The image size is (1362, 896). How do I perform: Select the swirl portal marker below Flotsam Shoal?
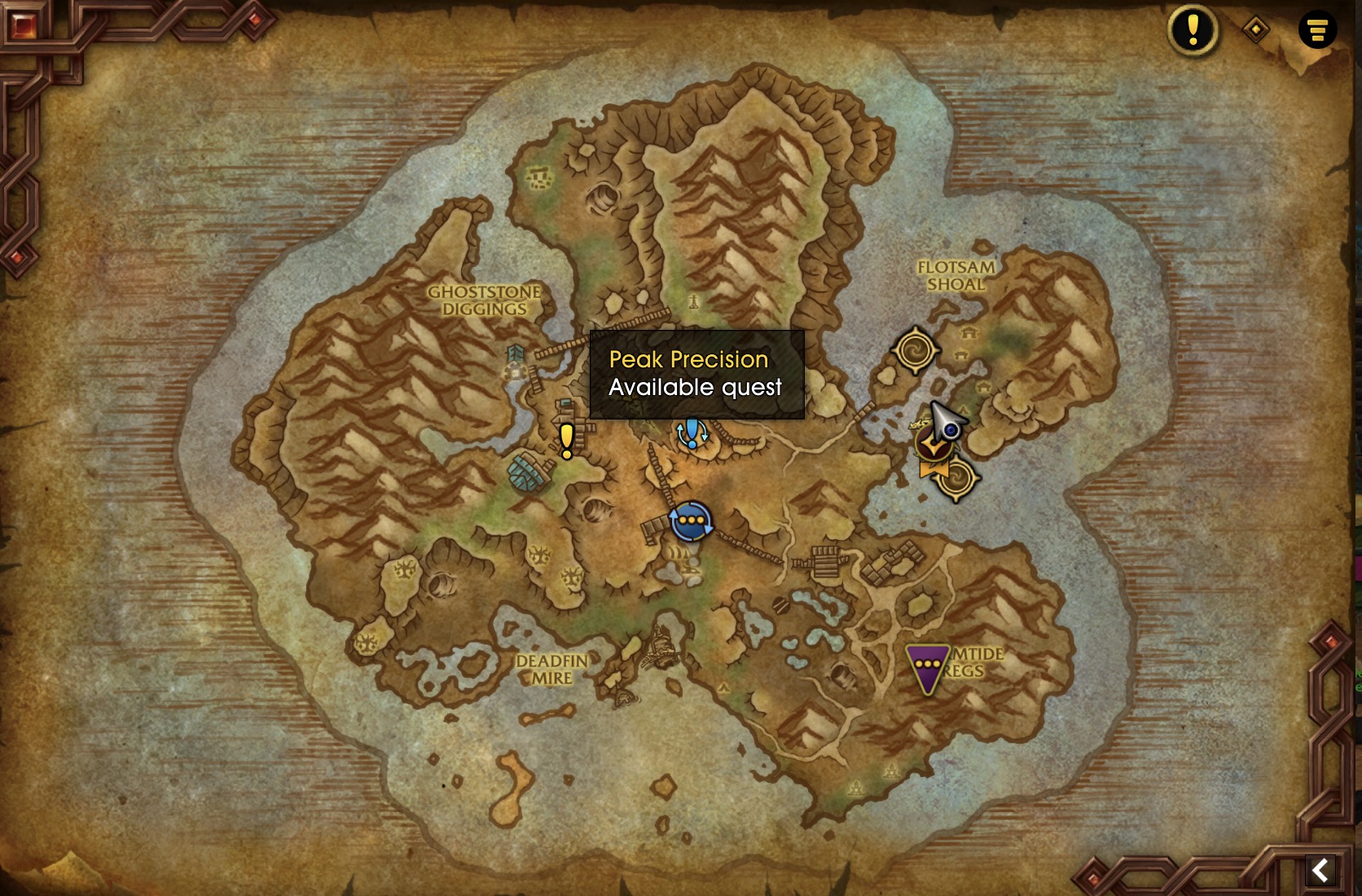[915, 349]
